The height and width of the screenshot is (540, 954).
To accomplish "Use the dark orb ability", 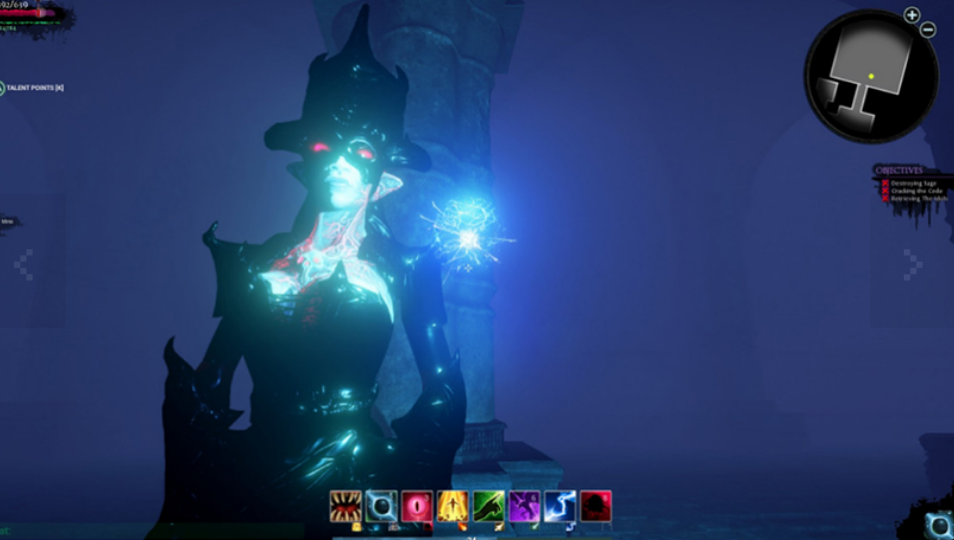I will [x=381, y=506].
